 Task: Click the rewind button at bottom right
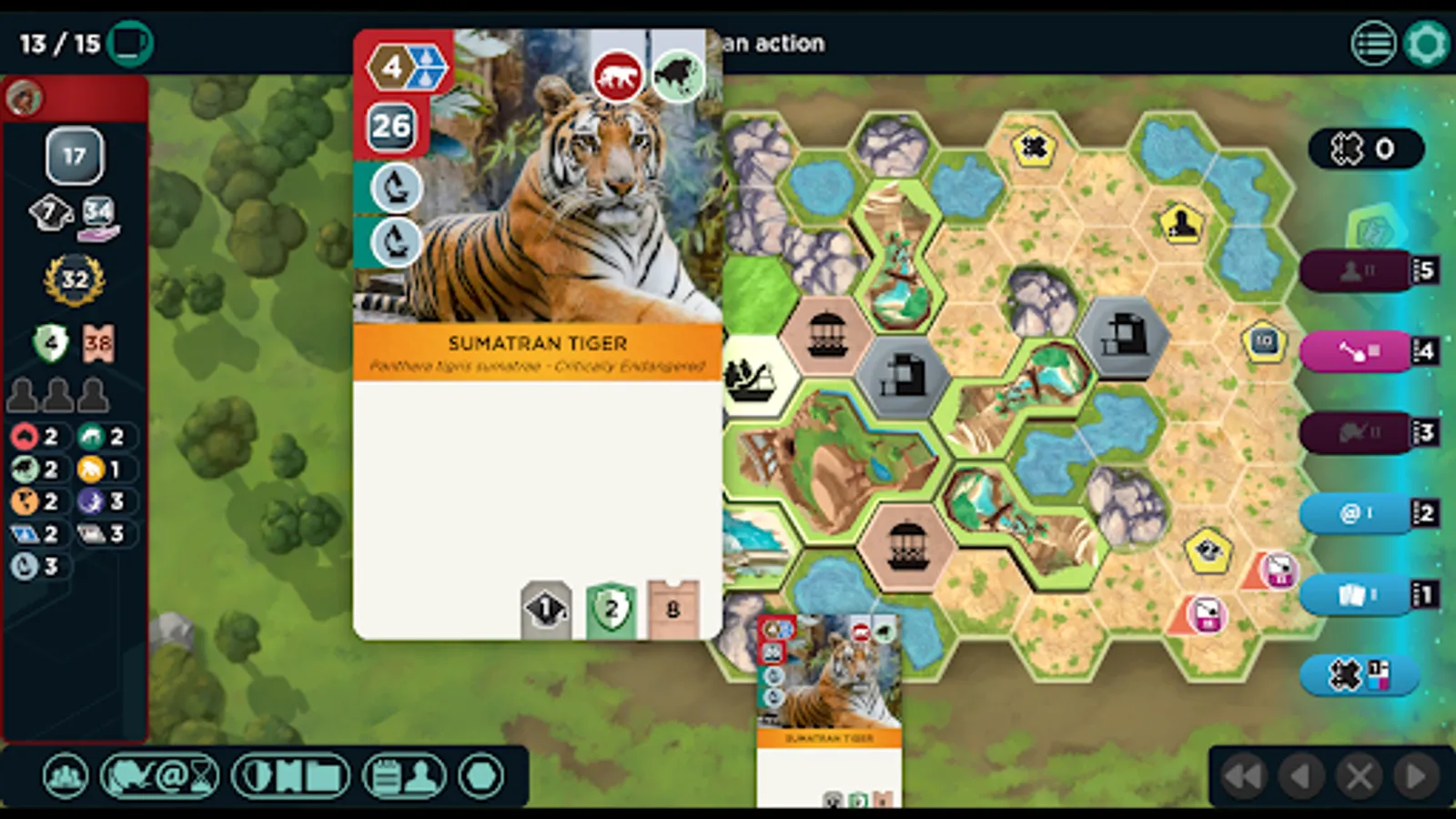tap(1245, 775)
